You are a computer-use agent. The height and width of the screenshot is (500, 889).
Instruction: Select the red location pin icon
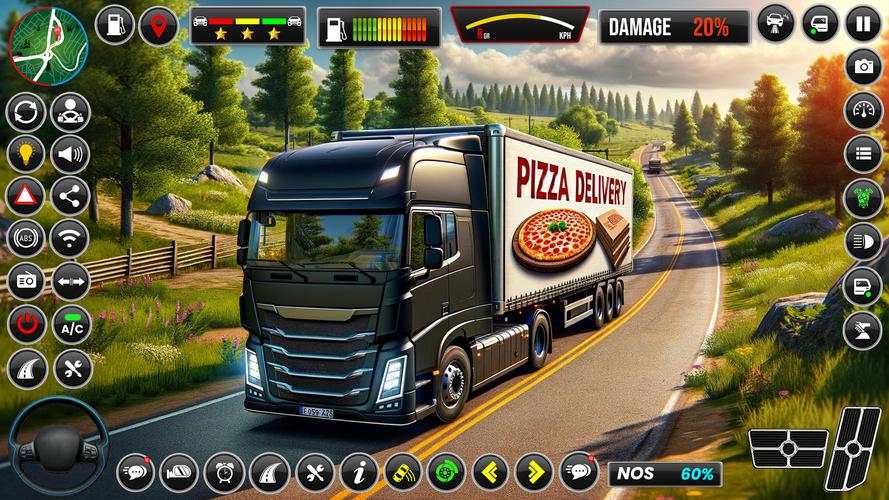[158, 25]
